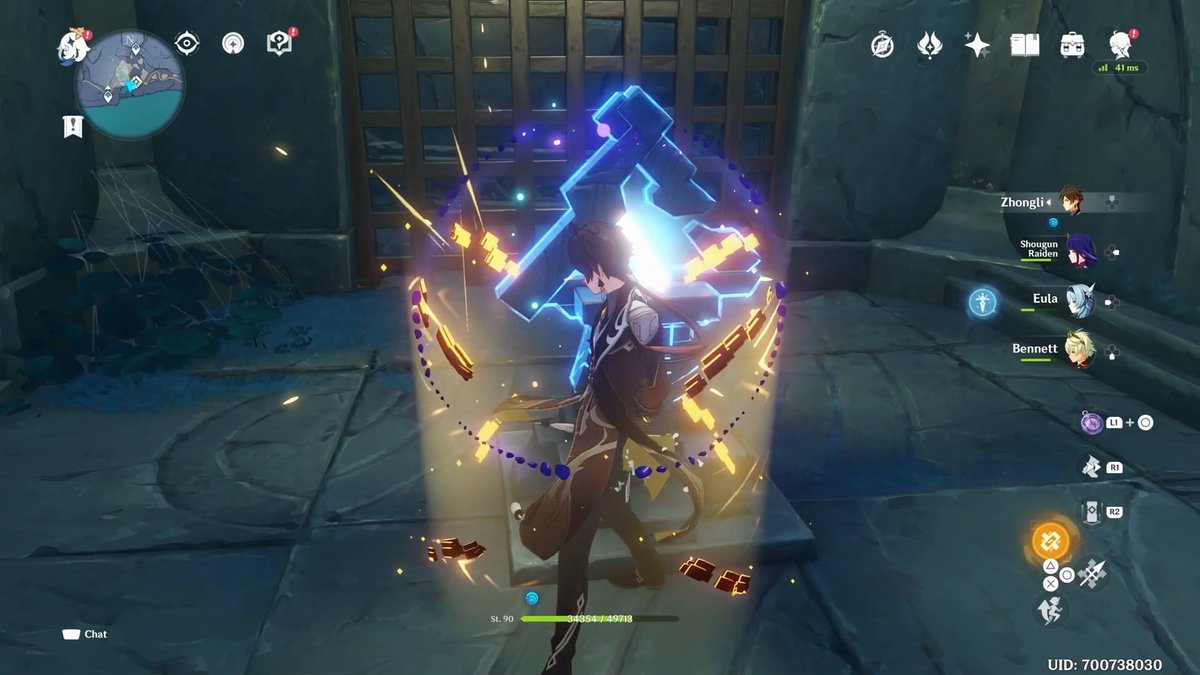Trigger the sprint running-figure icon
Viewport: 1200px width, 675px height.
click(x=1050, y=609)
